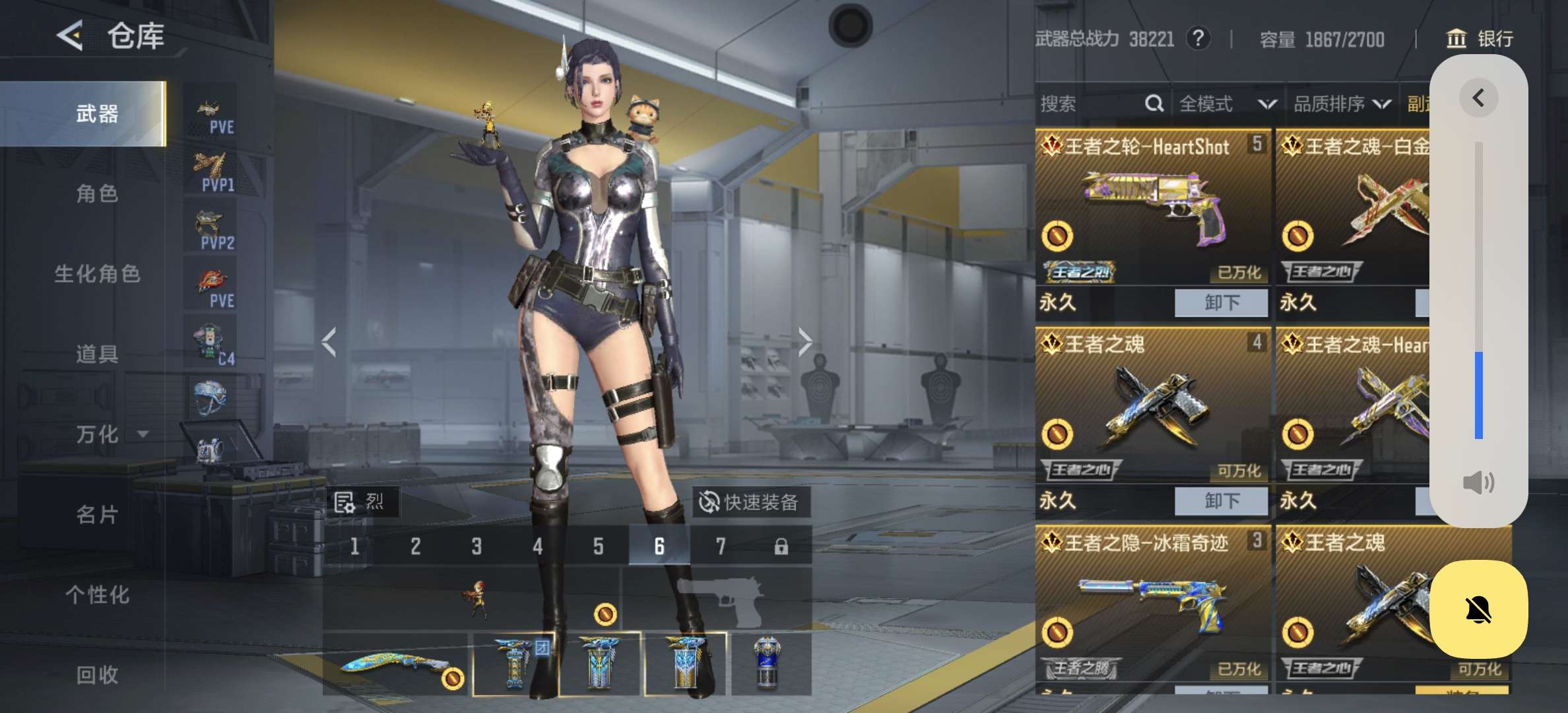Image resolution: width=1568 pixels, height=713 pixels.
Task: Switch to the 生化角色 tab
Action: click(97, 274)
